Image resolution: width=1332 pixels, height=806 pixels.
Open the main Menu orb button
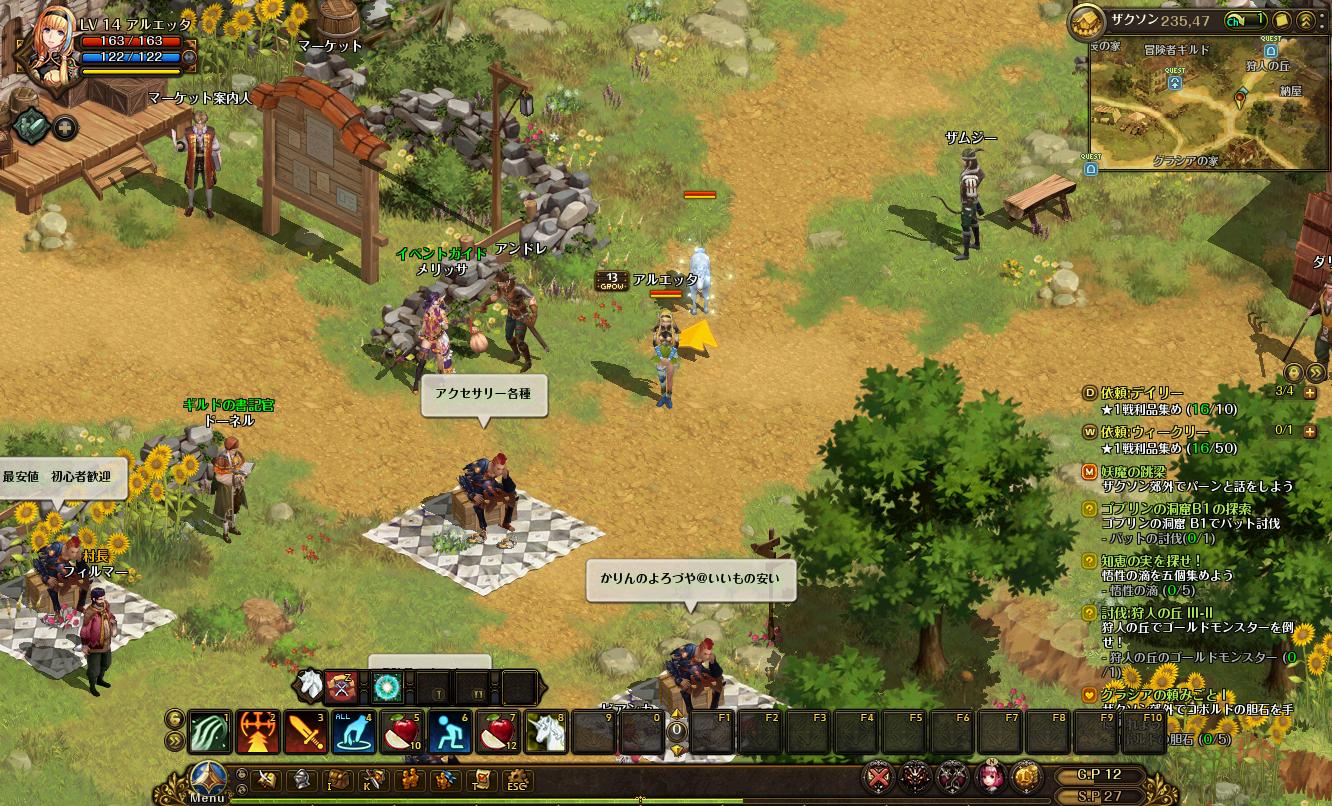[207, 779]
